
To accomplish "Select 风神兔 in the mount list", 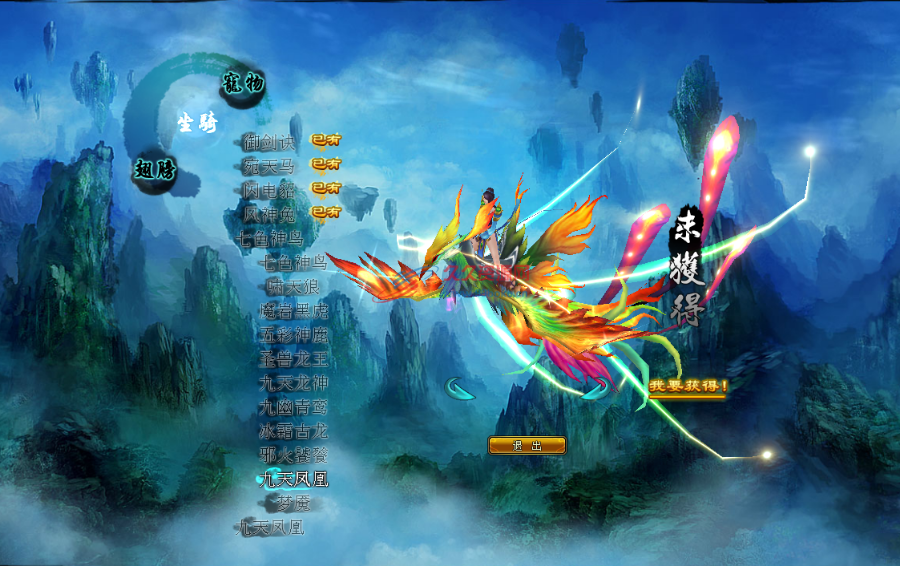I will pyautogui.click(x=269, y=214).
